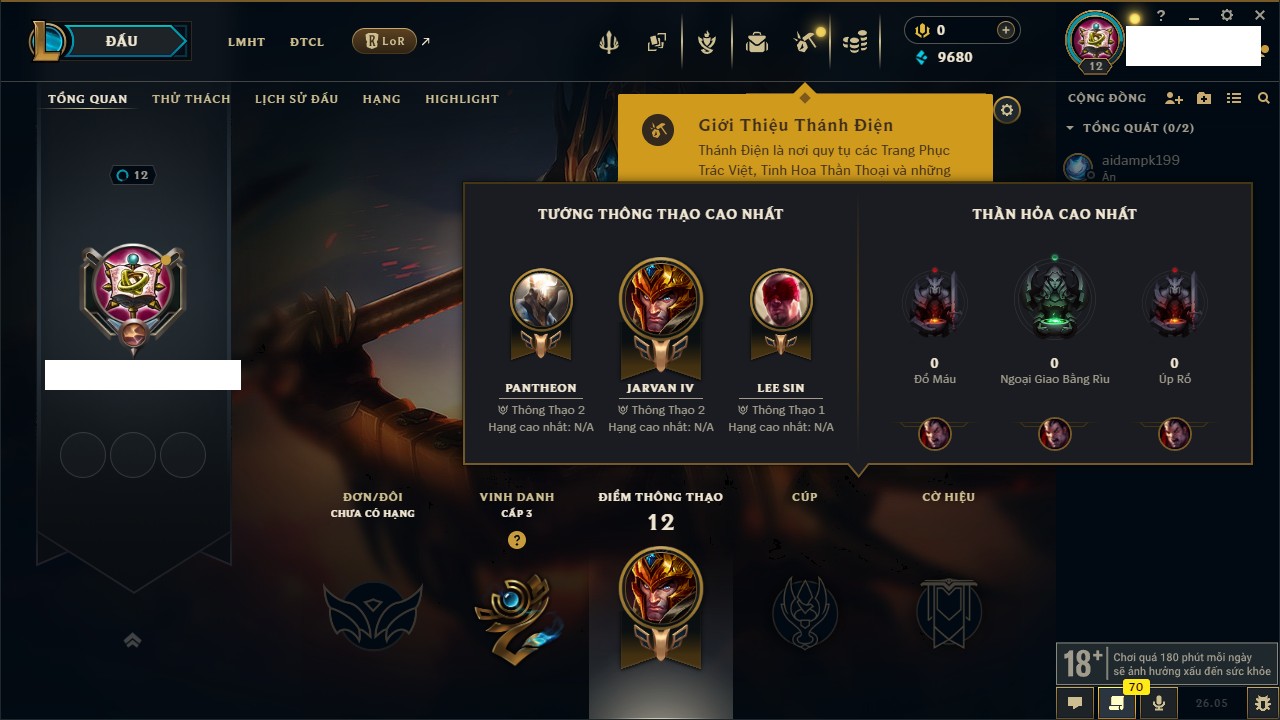1280x720 pixels.
Task: Select the Hạng tab
Action: [381, 99]
